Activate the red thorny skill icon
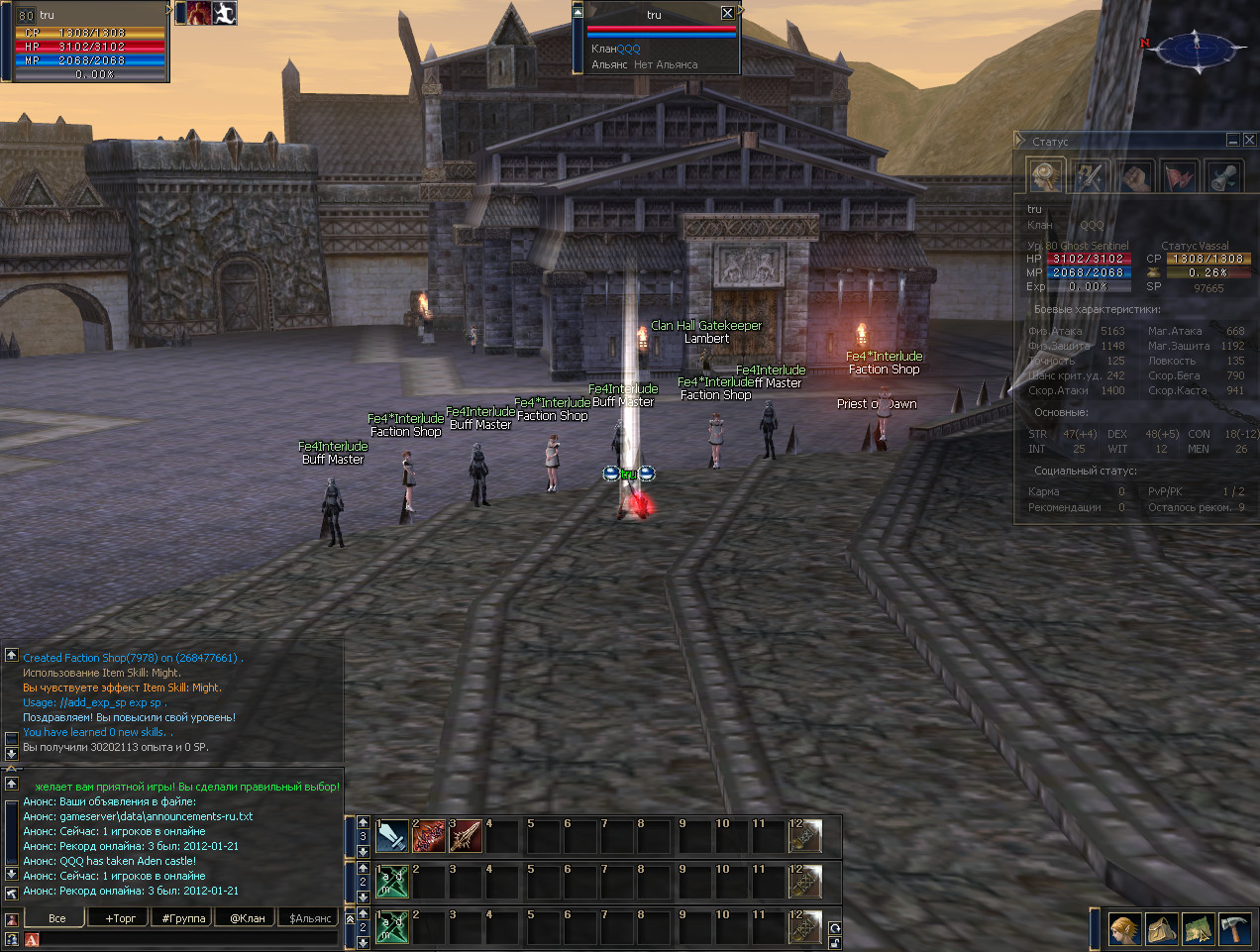This screenshot has height=952, width=1260. tap(429, 836)
